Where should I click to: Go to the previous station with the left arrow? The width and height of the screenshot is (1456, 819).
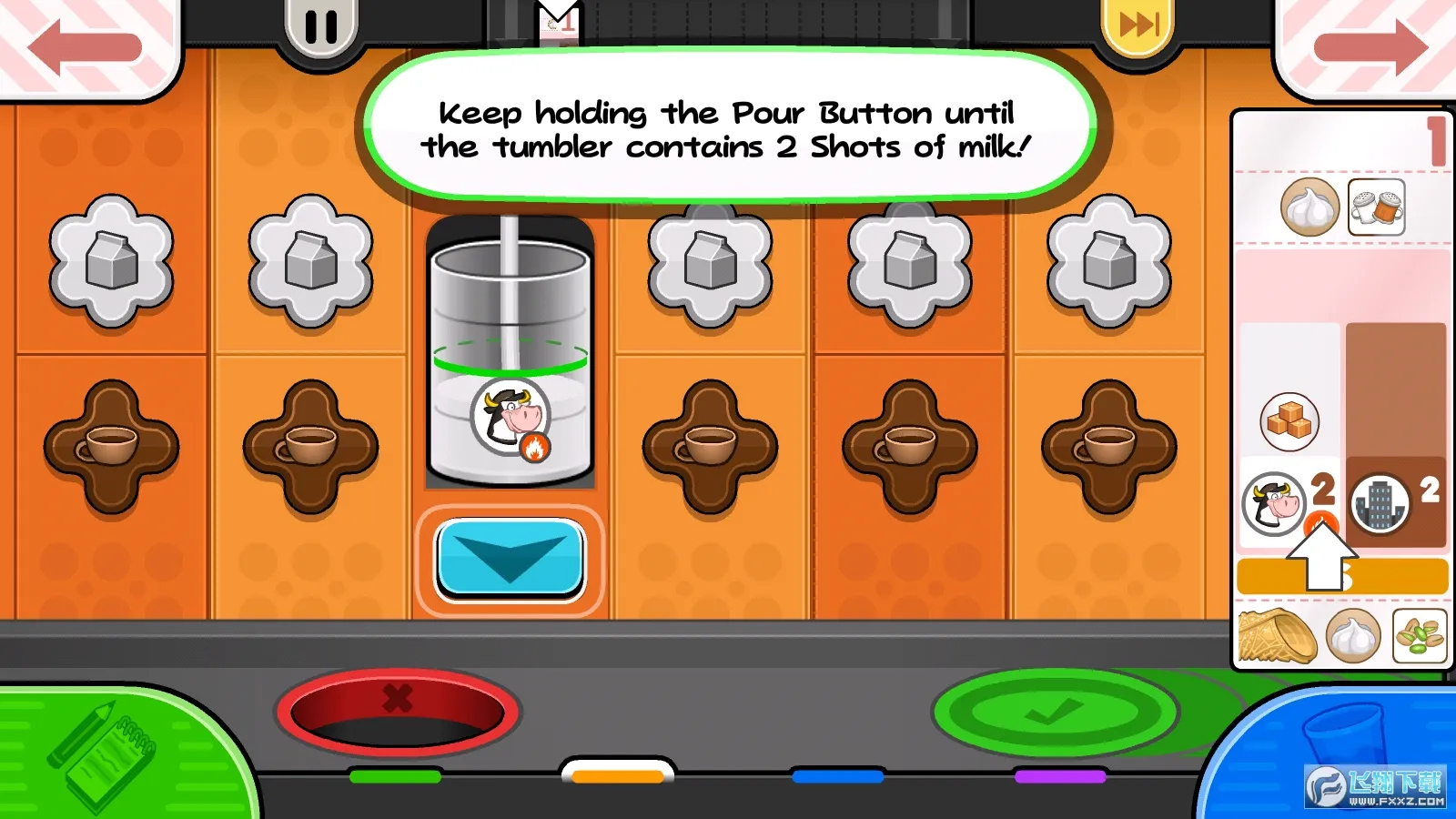click(x=85, y=47)
